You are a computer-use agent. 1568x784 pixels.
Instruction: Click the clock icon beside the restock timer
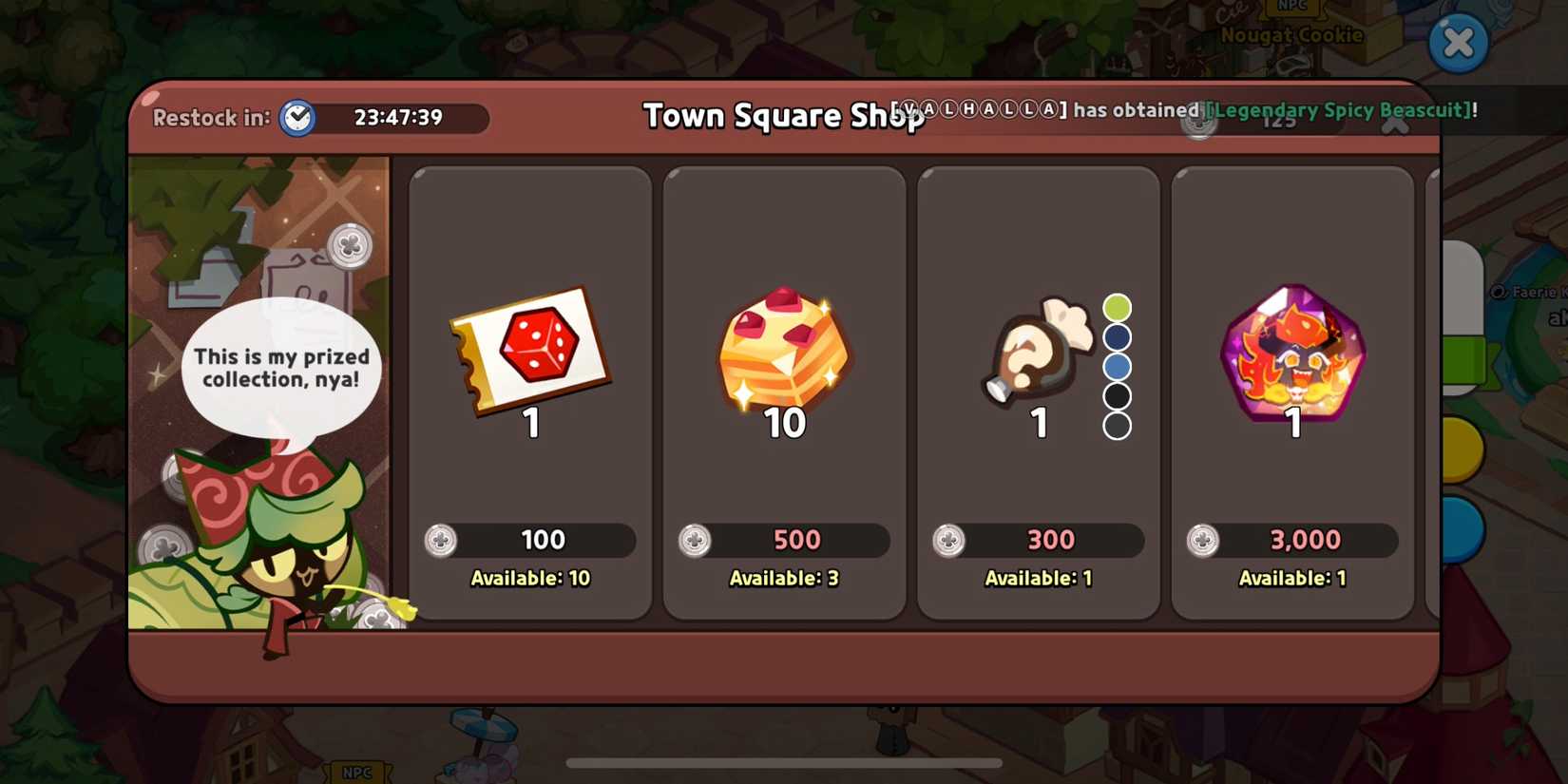(x=296, y=118)
